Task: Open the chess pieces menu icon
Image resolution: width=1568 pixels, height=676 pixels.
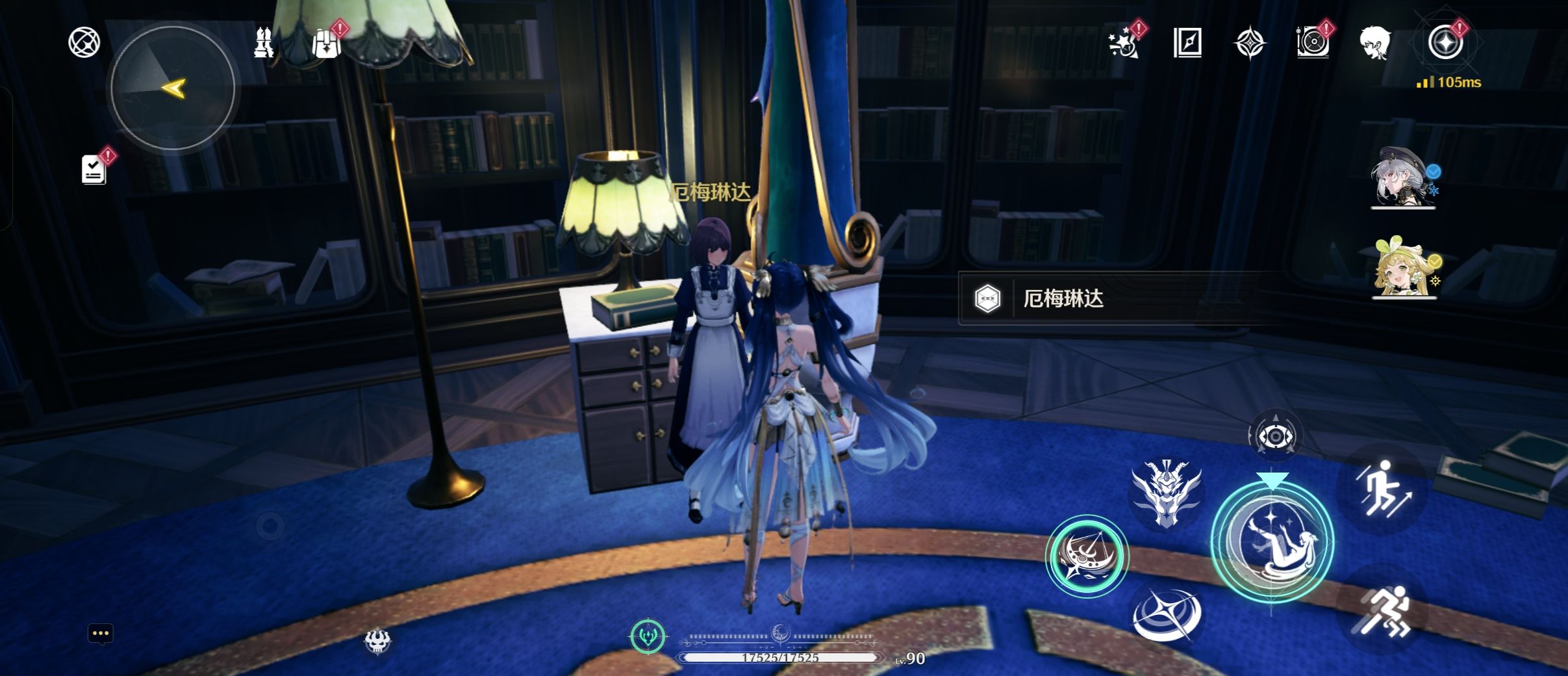Action: tap(263, 43)
